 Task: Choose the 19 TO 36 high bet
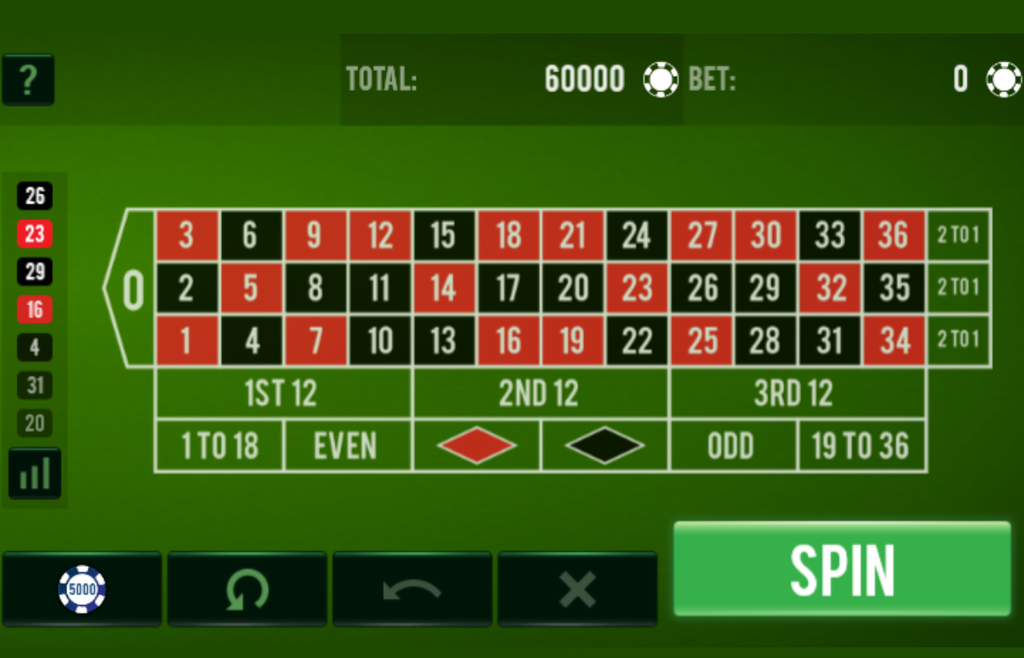pyautogui.click(x=861, y=446)
